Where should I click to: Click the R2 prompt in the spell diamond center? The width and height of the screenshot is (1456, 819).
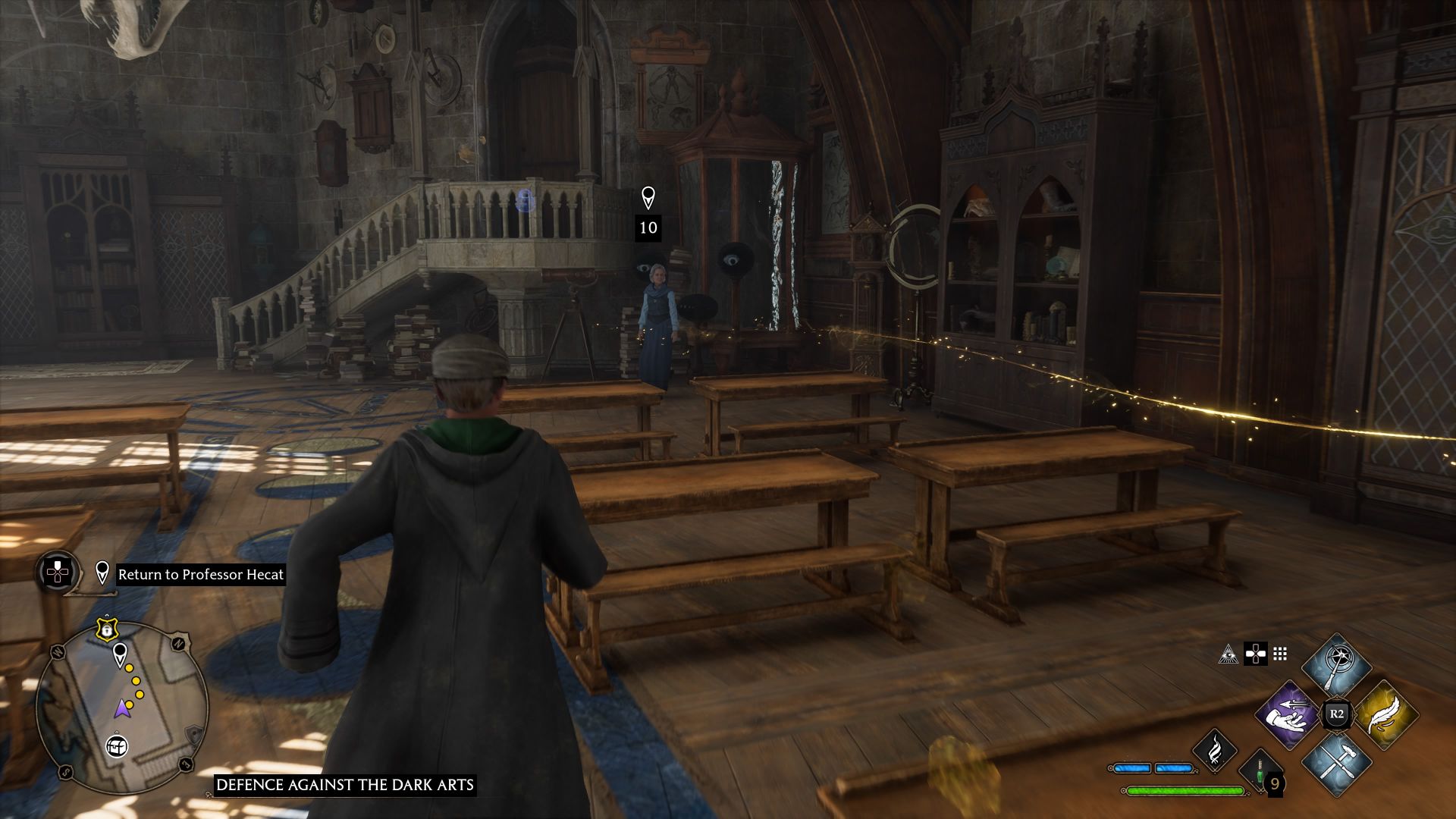tap(1336, 714)
